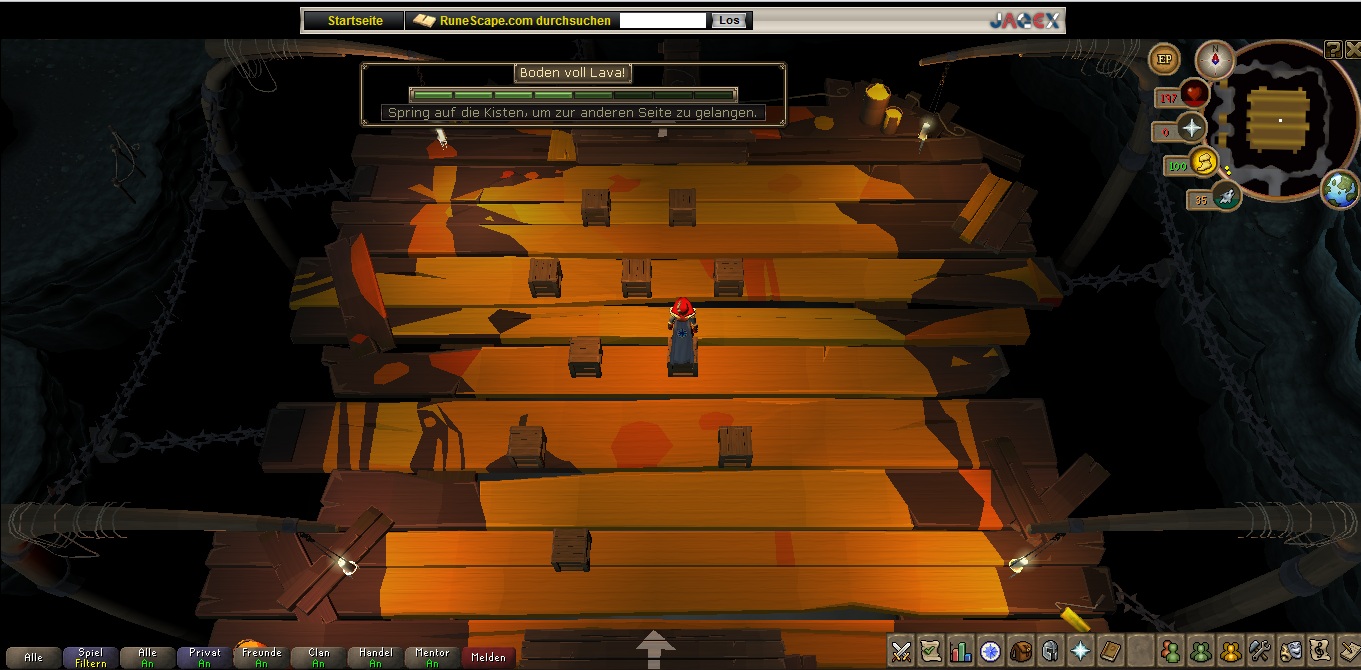
Task: Open the settings wrench and hammer tab
Action: point(1260,651)
